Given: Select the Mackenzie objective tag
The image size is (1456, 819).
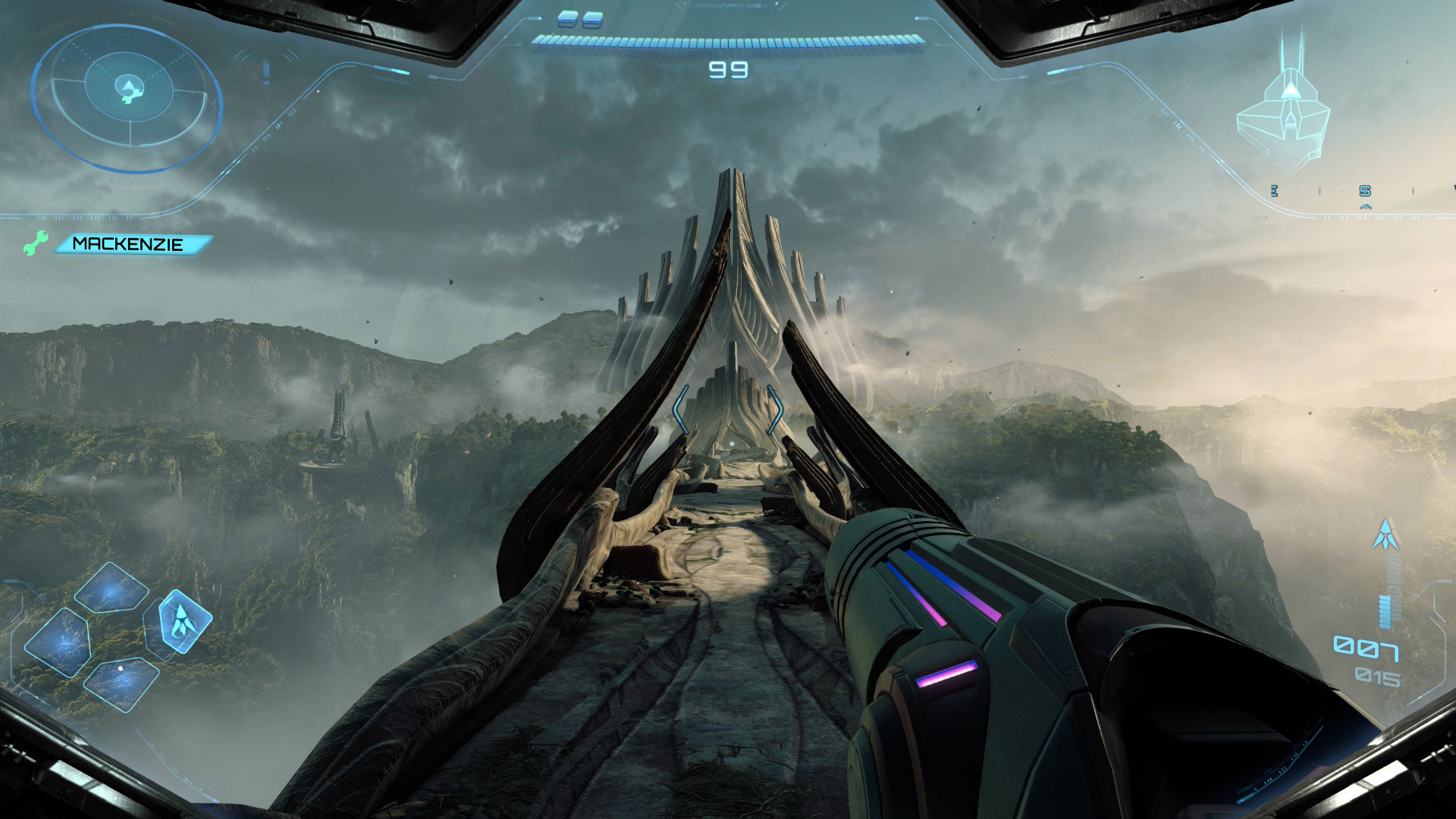Looking at the screenshot, I should [x=130, y=244].
